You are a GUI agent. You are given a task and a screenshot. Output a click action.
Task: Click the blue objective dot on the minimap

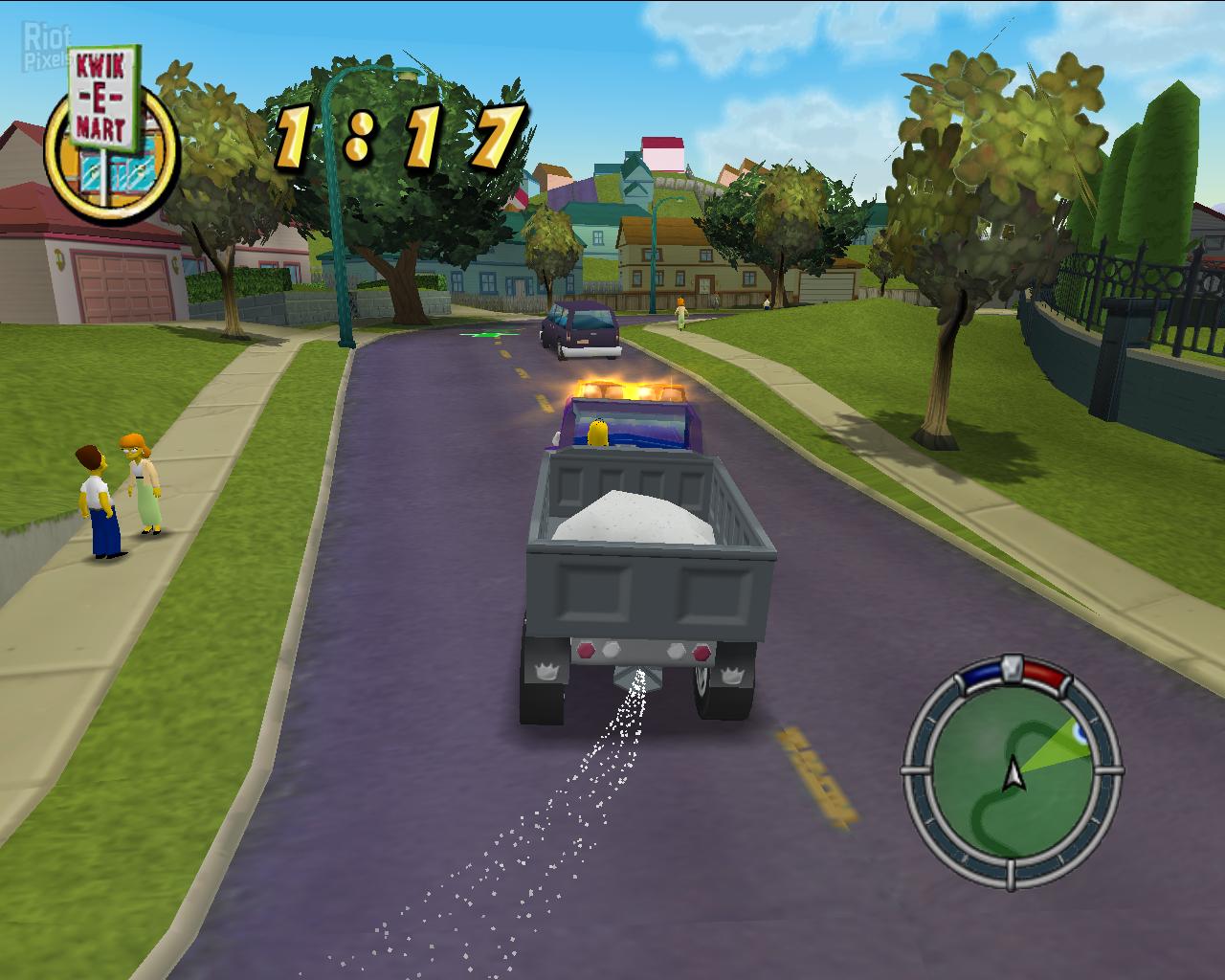click(x=1081, y=731)
